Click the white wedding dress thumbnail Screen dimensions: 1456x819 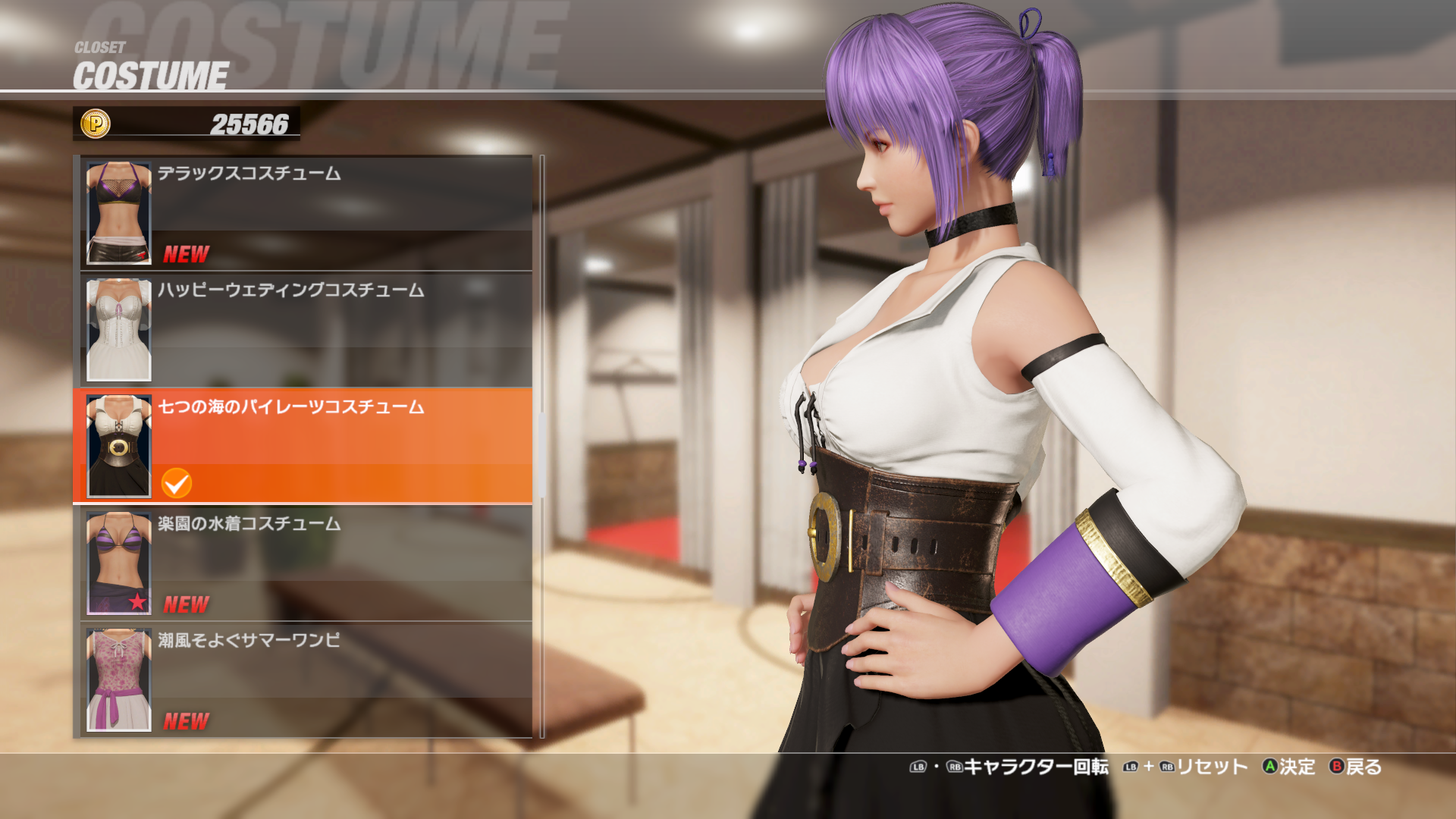coord(119,330)
